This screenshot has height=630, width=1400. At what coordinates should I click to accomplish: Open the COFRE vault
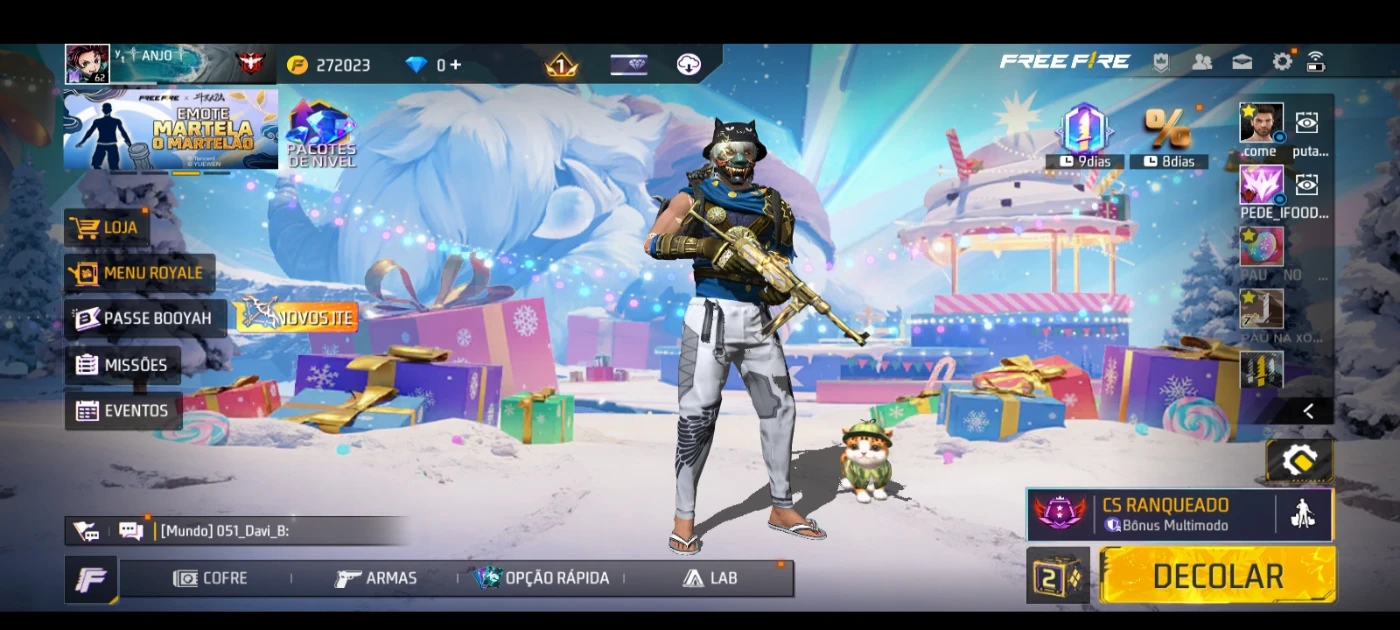click(211, 578)
